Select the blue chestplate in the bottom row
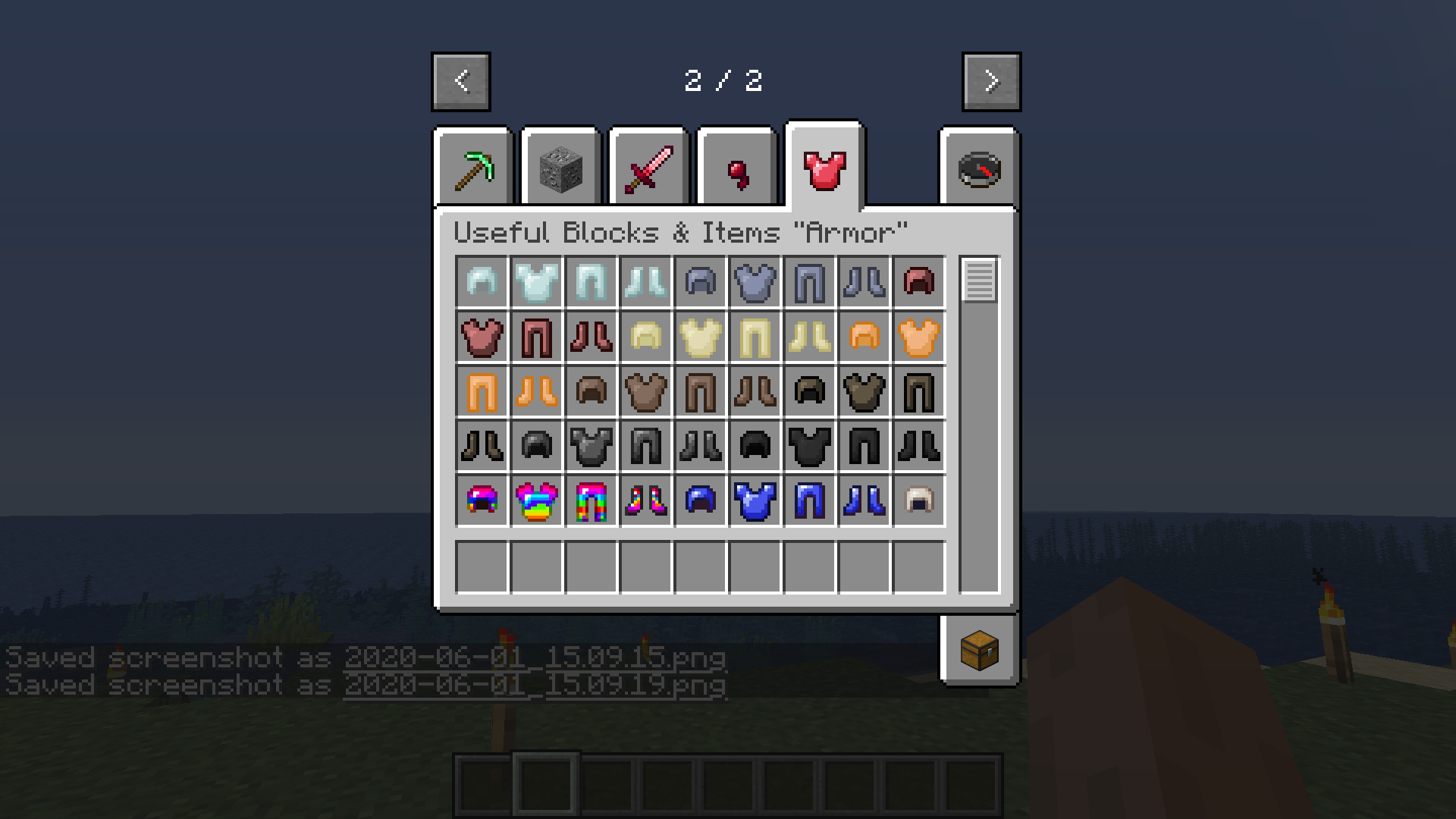The height and width of the screenshot is (819, 1456). [x=755, y=500]
